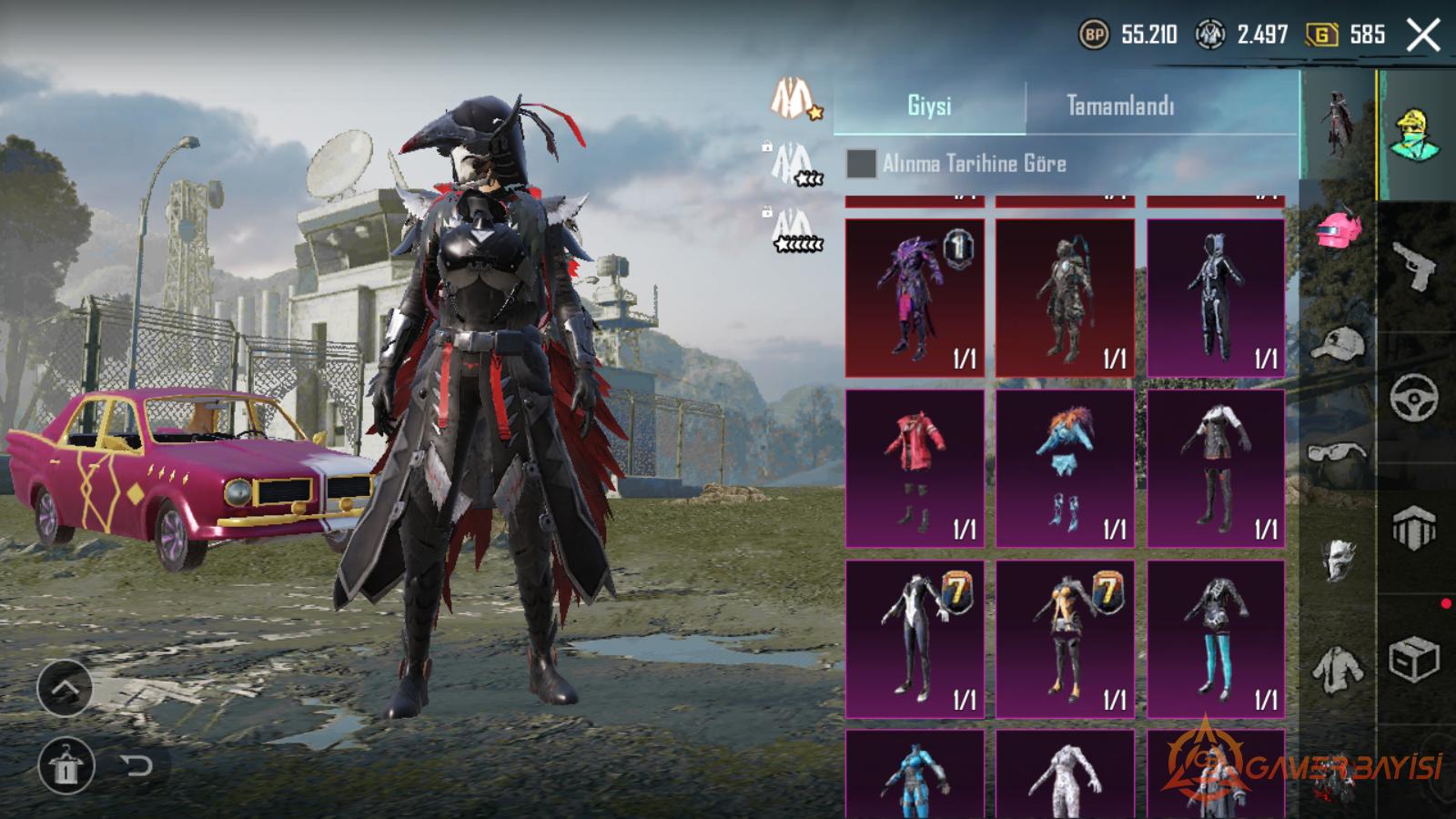The height and width of the screenshot is (819, 1456).
Task: Pick the blue outfit with orange hair
Action: point(1065,469)
